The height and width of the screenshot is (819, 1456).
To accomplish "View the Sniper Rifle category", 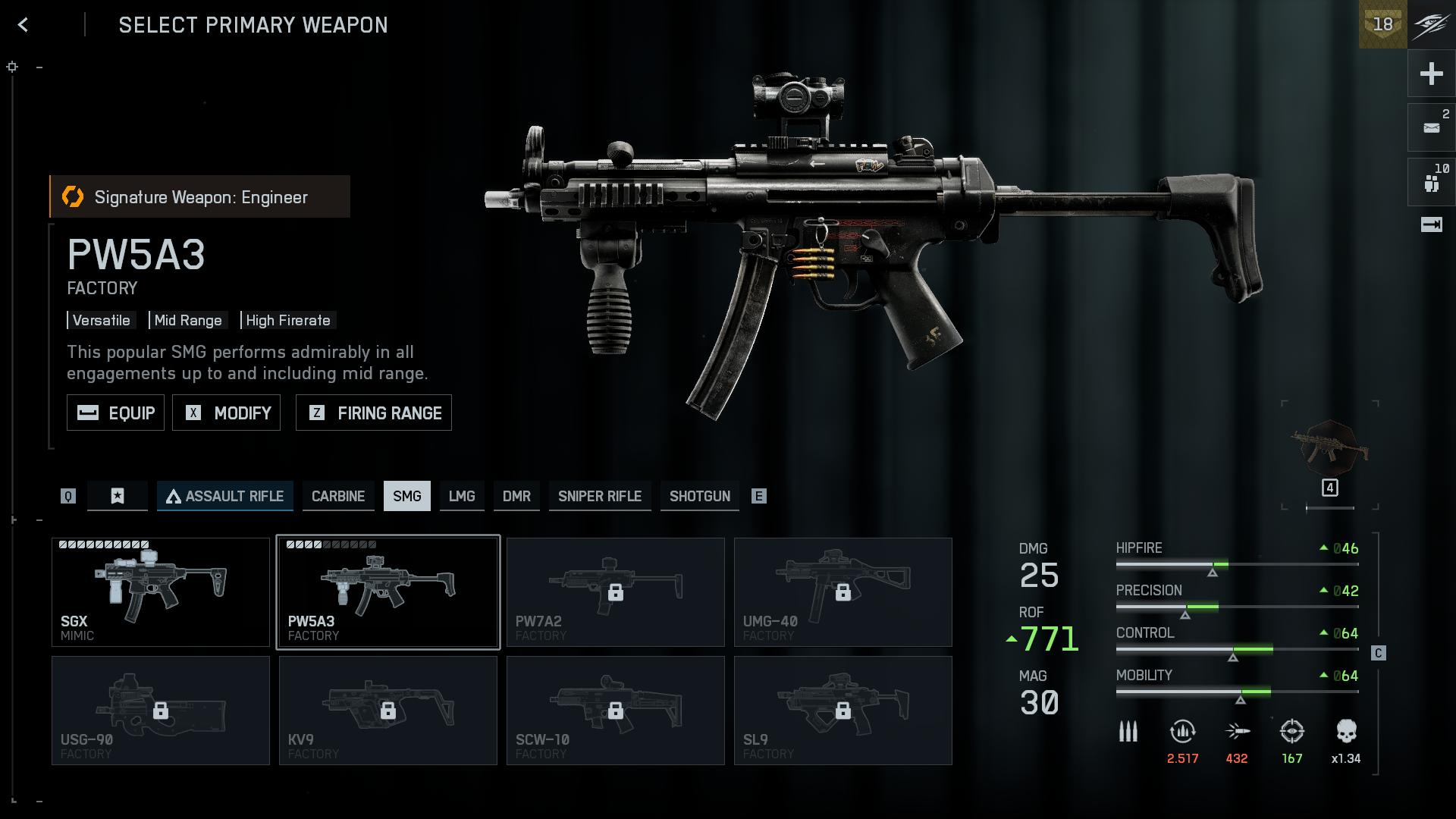I will [x=600, y=496].
